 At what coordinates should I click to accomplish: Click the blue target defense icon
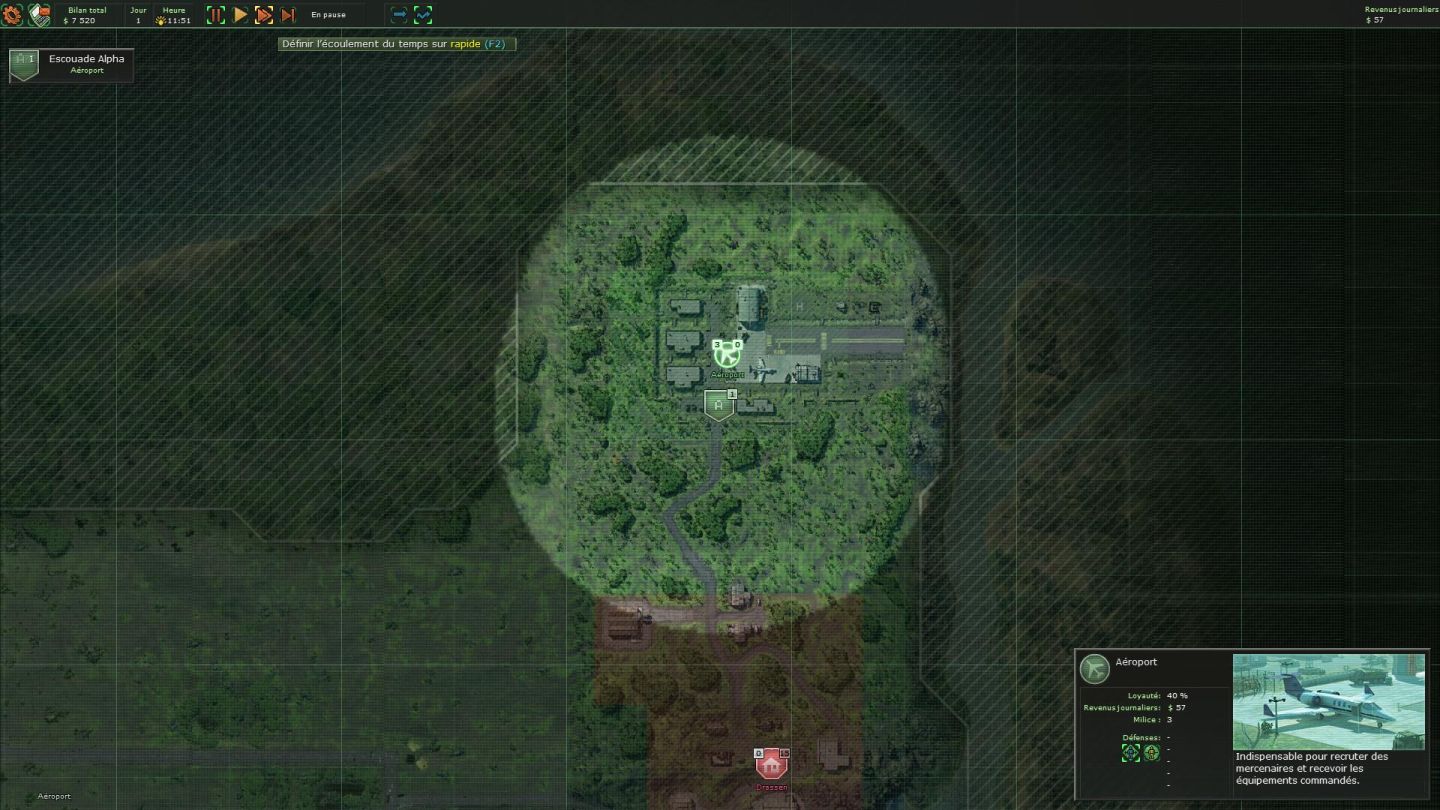(1131, 753)
